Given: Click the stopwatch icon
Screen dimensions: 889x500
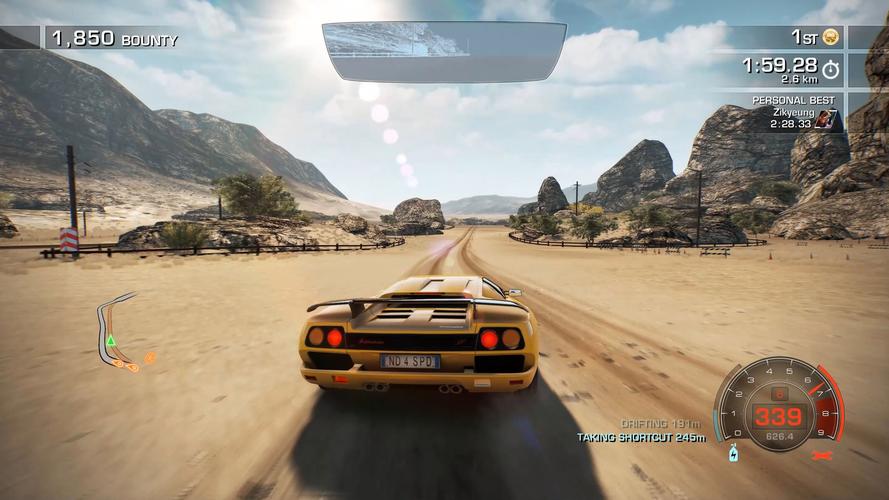Looking at the screenshot, I should (830, 70).
